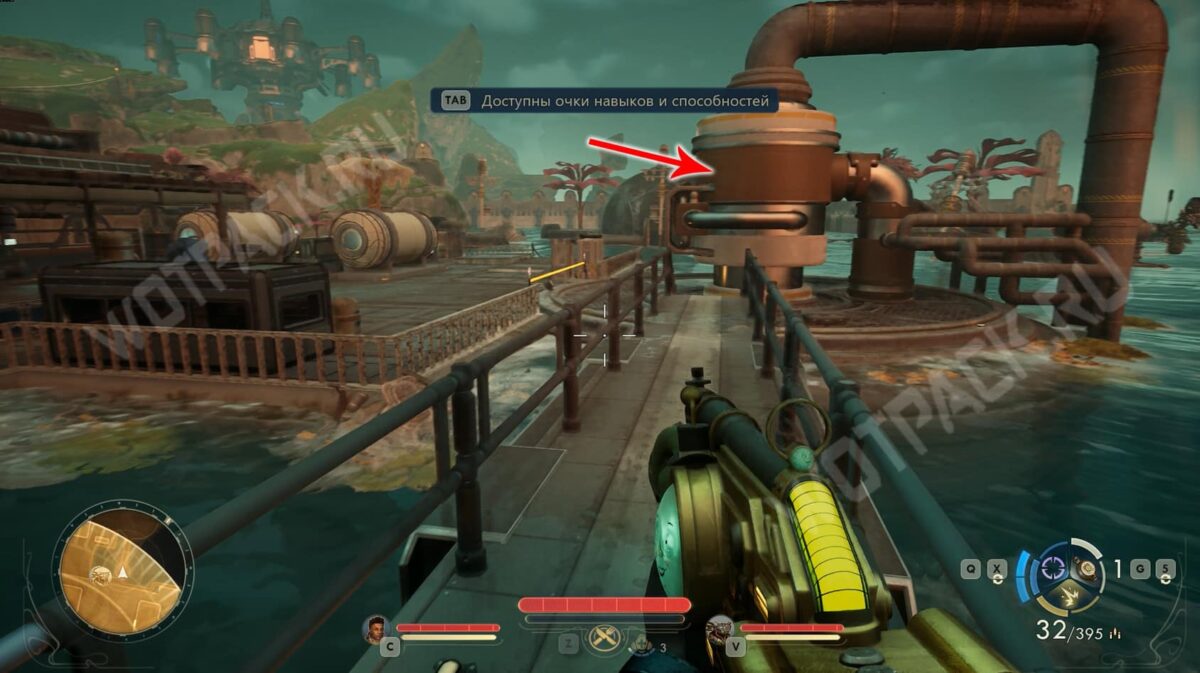Activate the purple crosshair ability
Screen dimensions: 1200x673
[1051, 567]
